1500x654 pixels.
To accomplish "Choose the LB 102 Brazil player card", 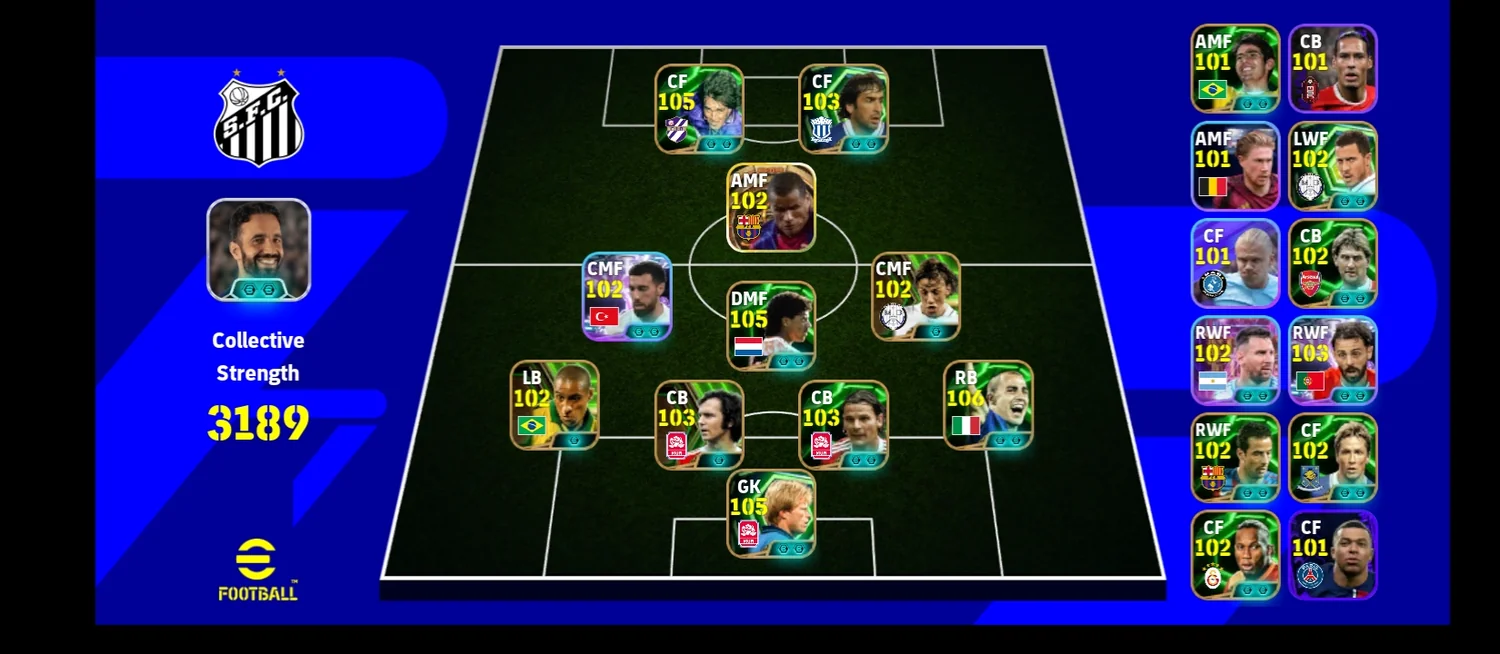I will 555,405.
